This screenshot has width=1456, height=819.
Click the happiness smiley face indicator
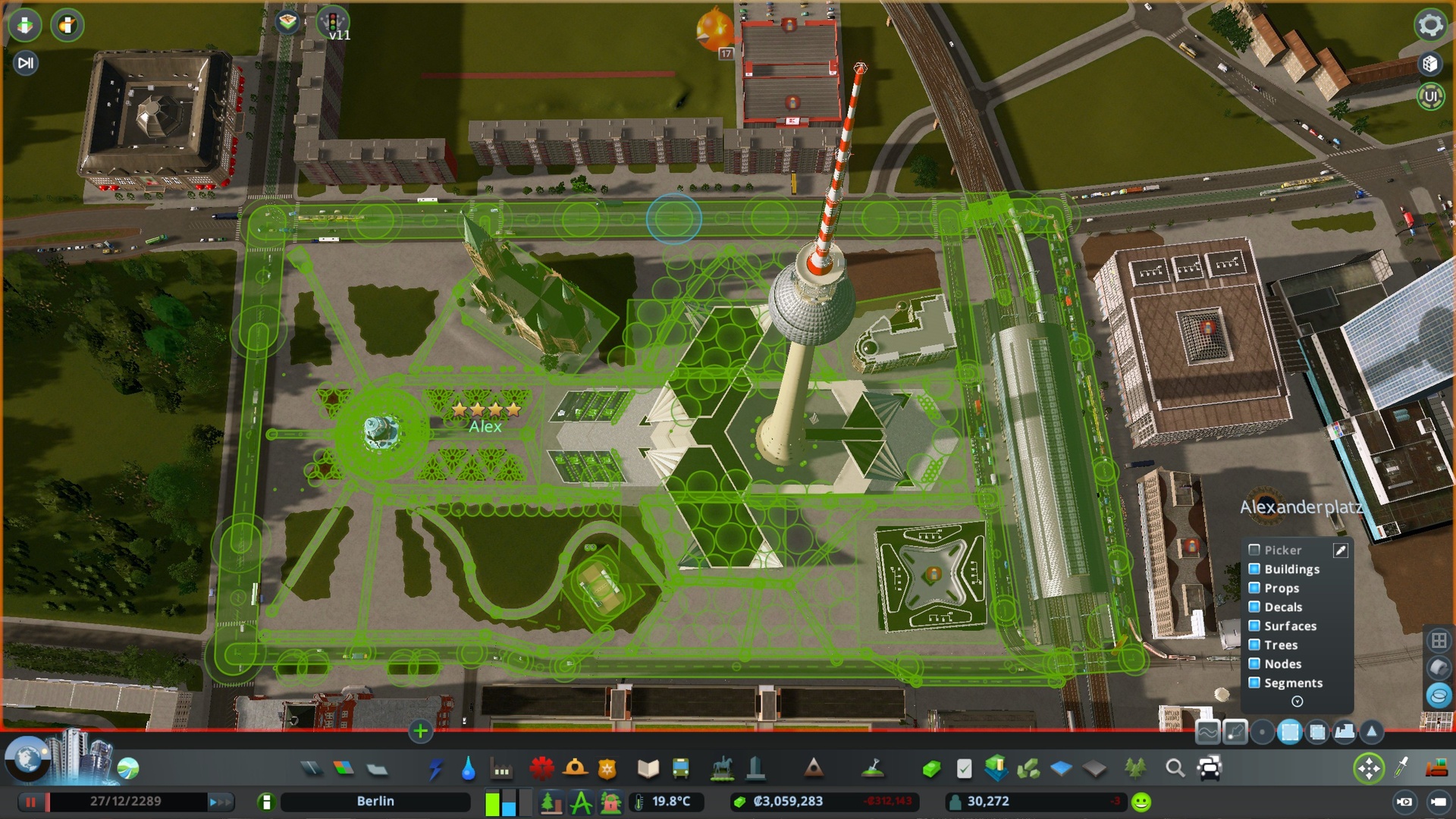tap(1140, 801)
